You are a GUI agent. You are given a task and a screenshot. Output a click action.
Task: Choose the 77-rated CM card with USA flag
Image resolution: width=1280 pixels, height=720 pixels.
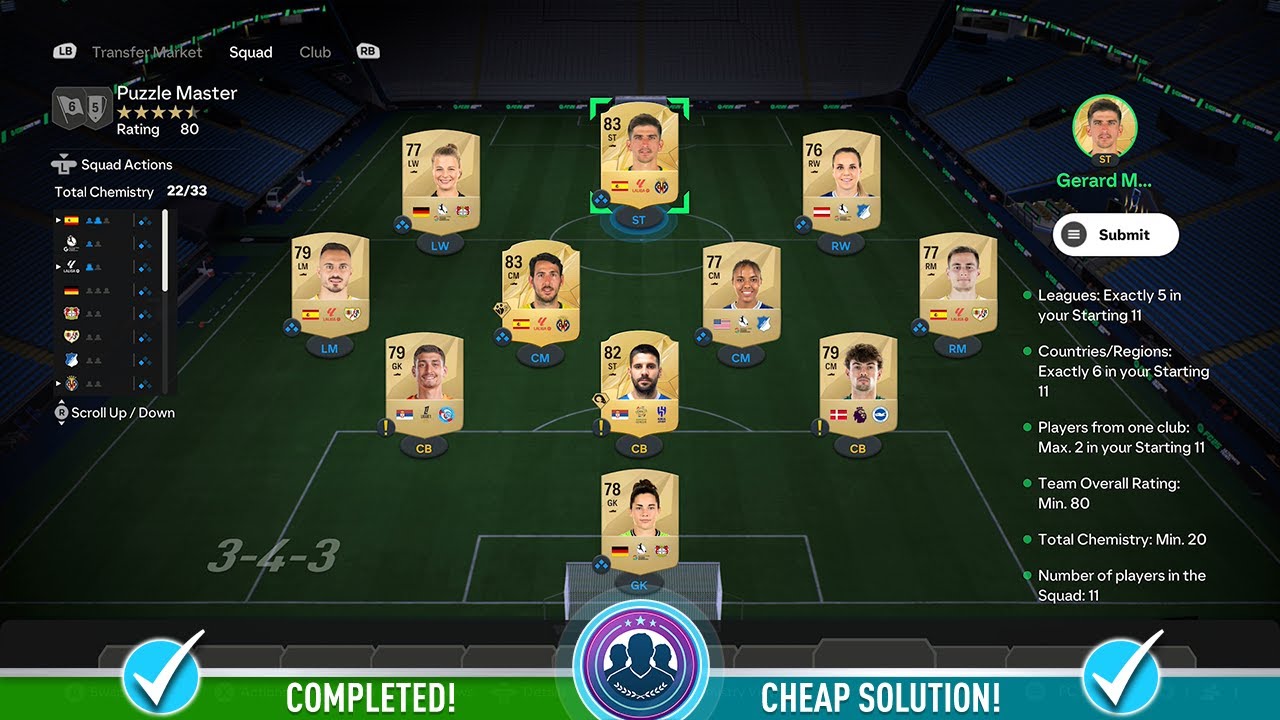point(740,292)
